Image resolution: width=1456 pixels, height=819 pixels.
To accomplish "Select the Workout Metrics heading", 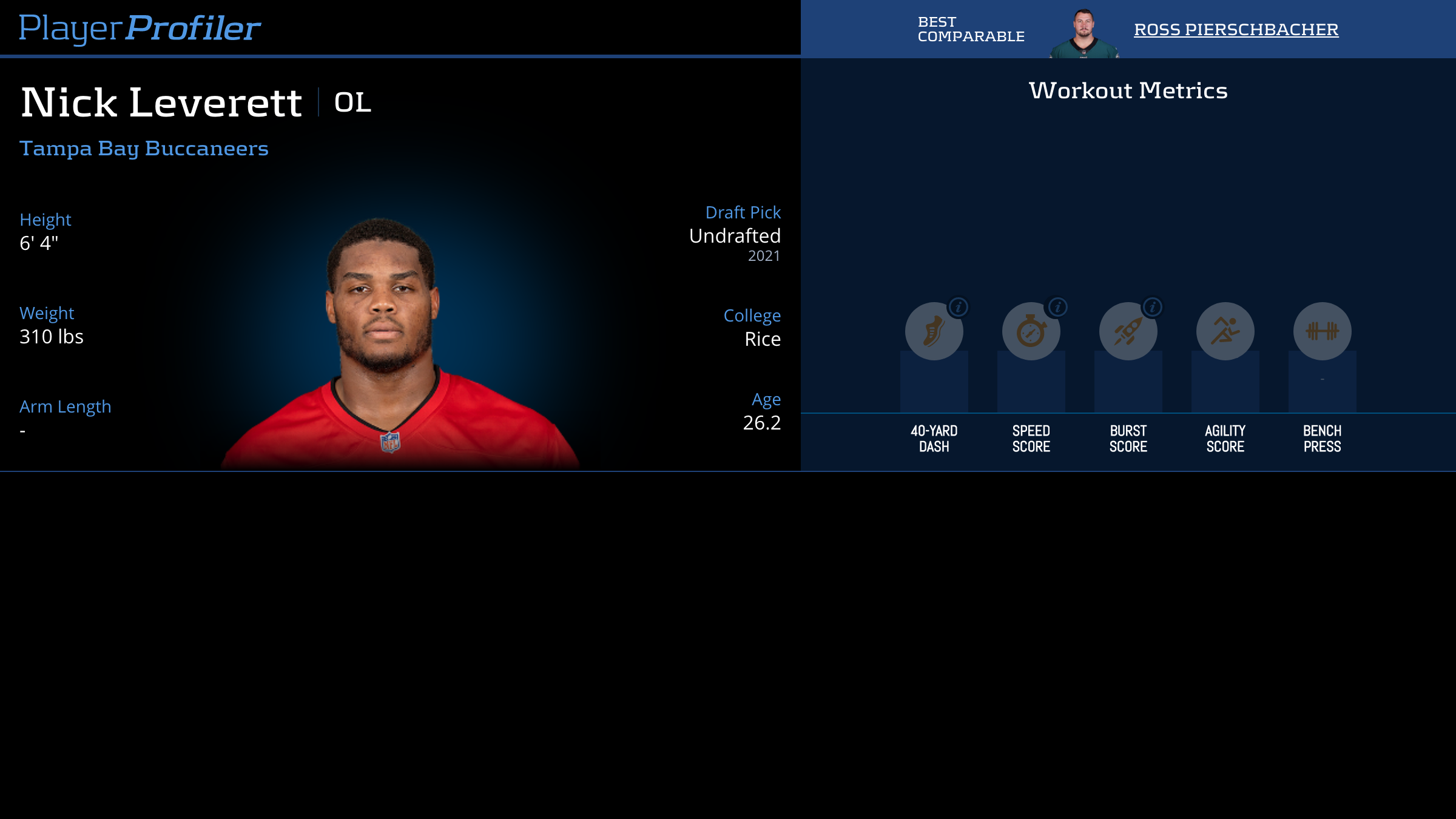I will coord(1128,90).
